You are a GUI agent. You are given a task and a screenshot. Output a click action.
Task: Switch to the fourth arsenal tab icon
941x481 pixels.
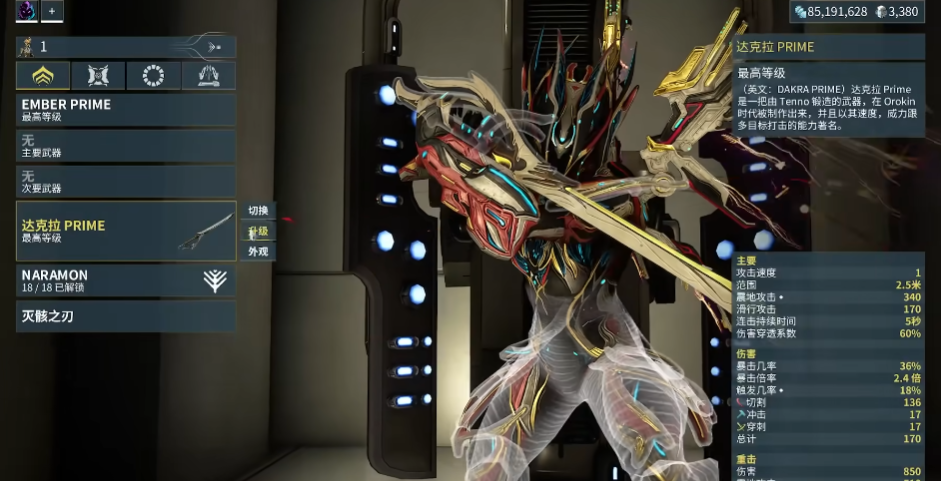coord(208,76)
